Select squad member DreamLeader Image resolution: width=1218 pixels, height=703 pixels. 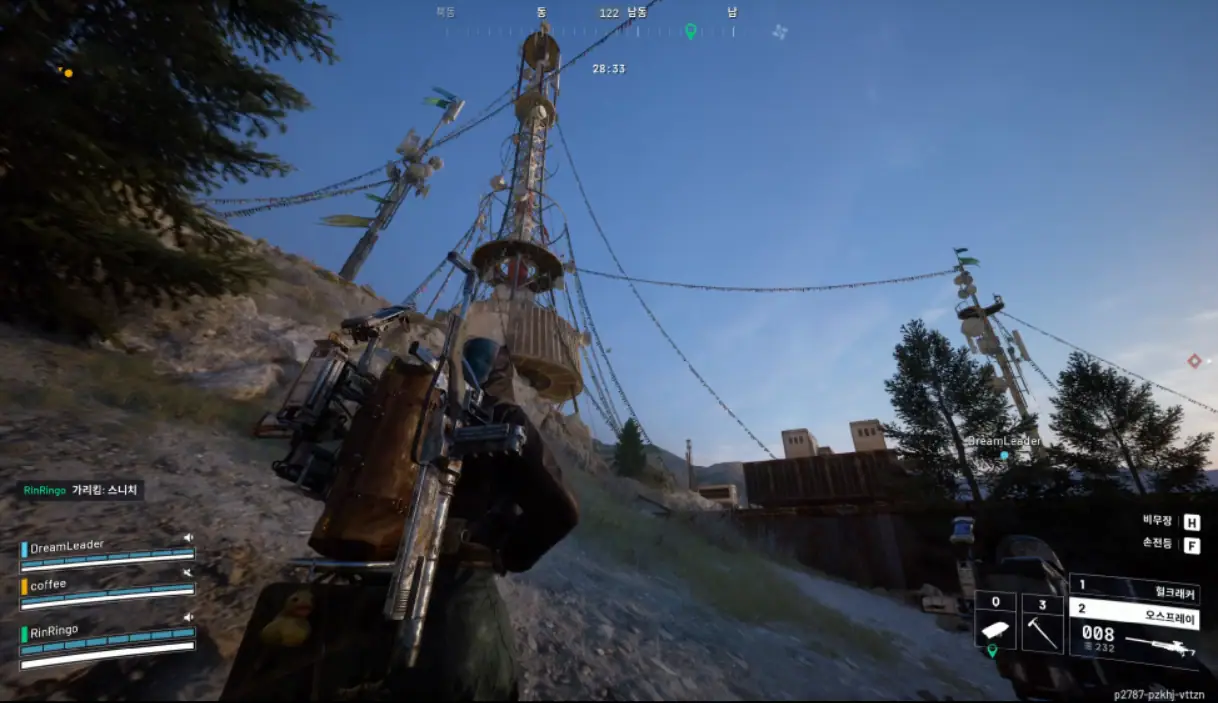point(68,547)
